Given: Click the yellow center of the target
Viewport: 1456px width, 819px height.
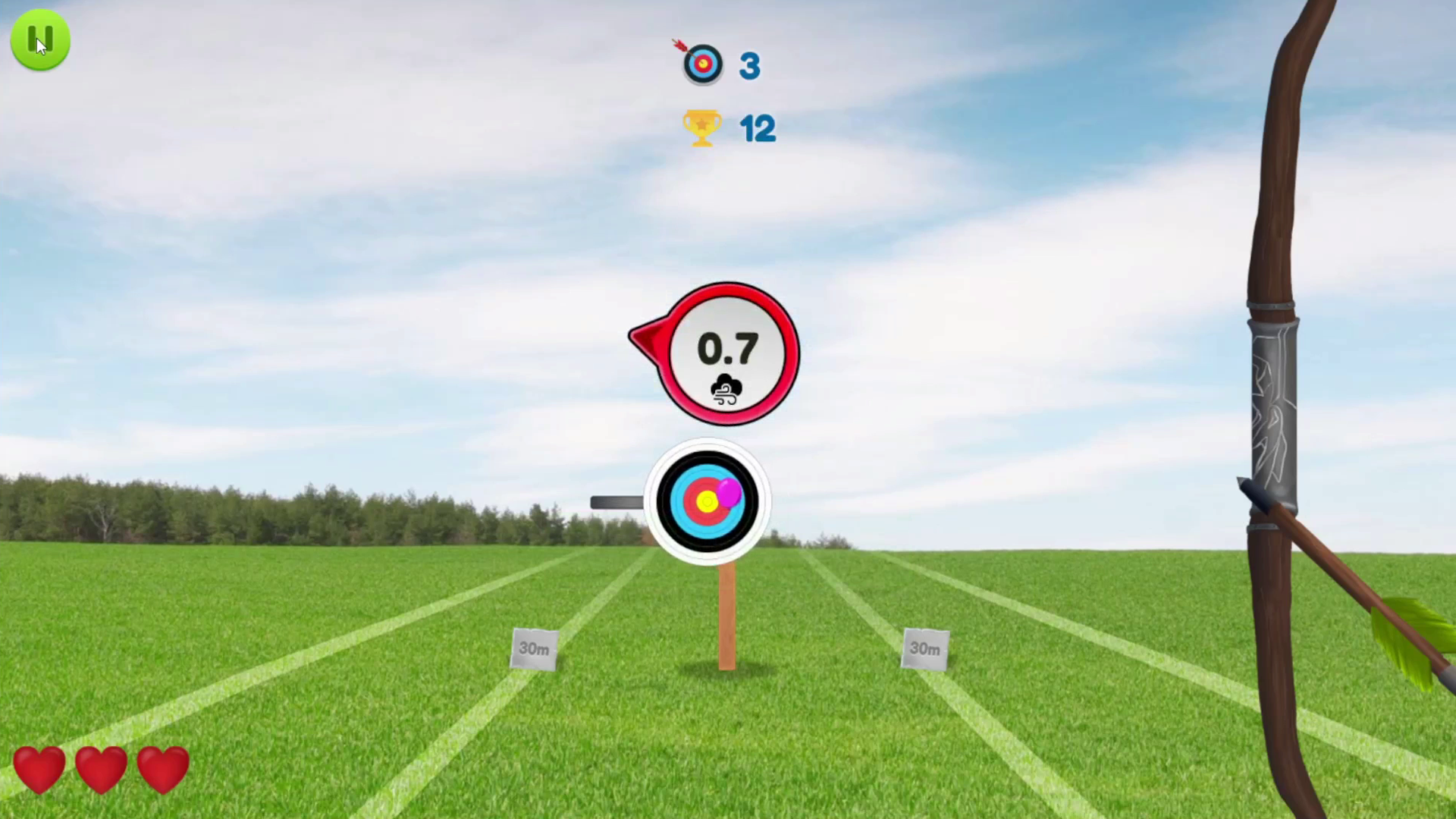Looking at the screenshot, I should click(x=705, y=500).
